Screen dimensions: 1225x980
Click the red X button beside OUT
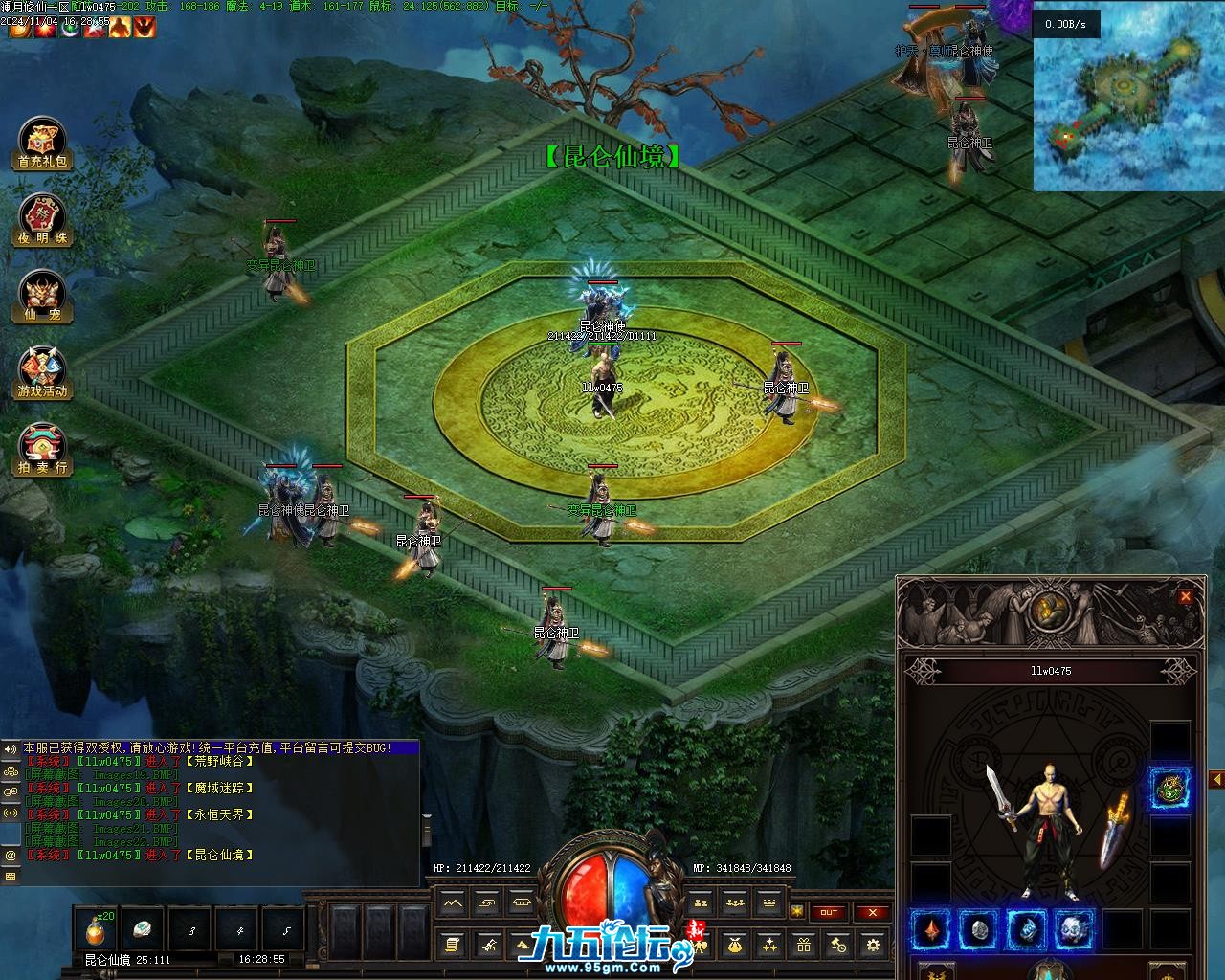(x=872, y=913)
